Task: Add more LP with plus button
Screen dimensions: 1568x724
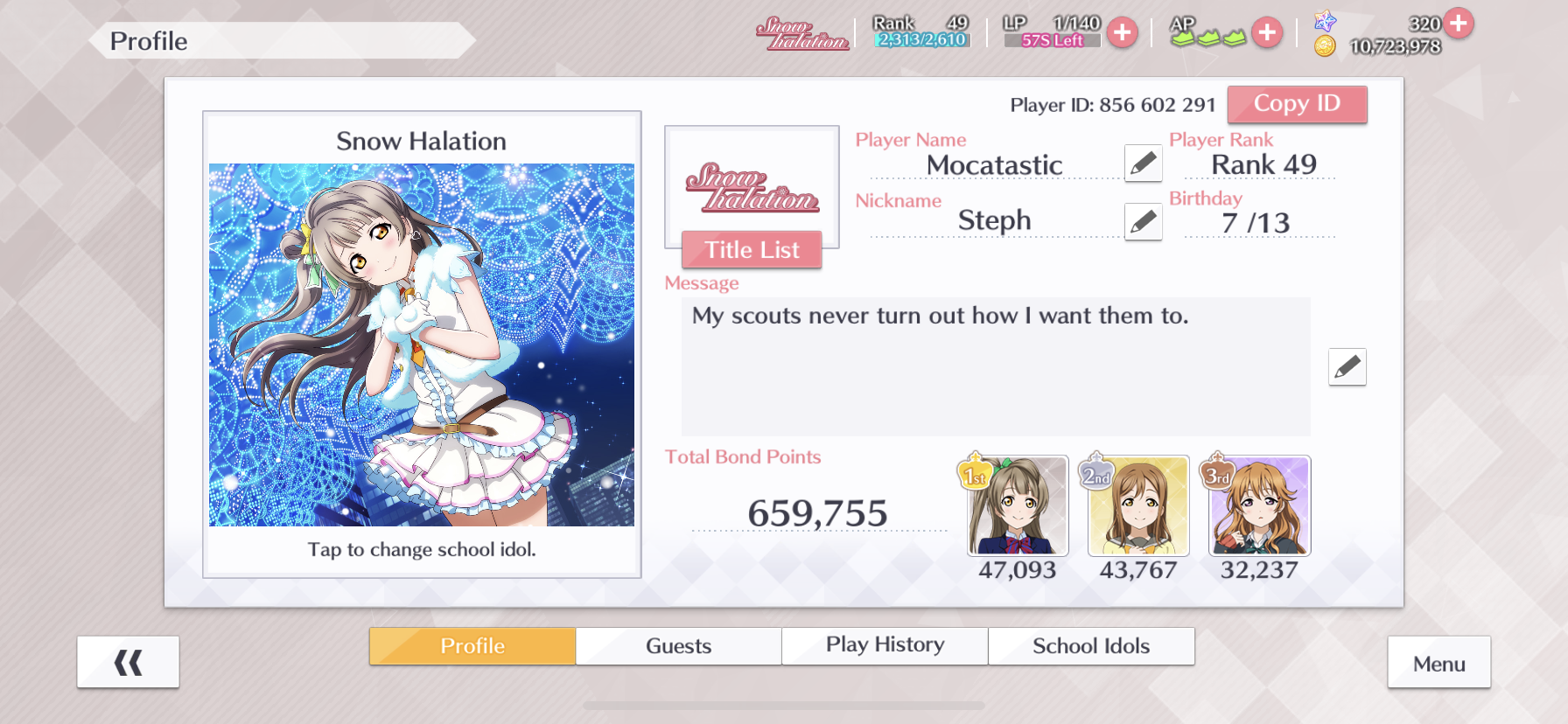Action: [1122, 33]
